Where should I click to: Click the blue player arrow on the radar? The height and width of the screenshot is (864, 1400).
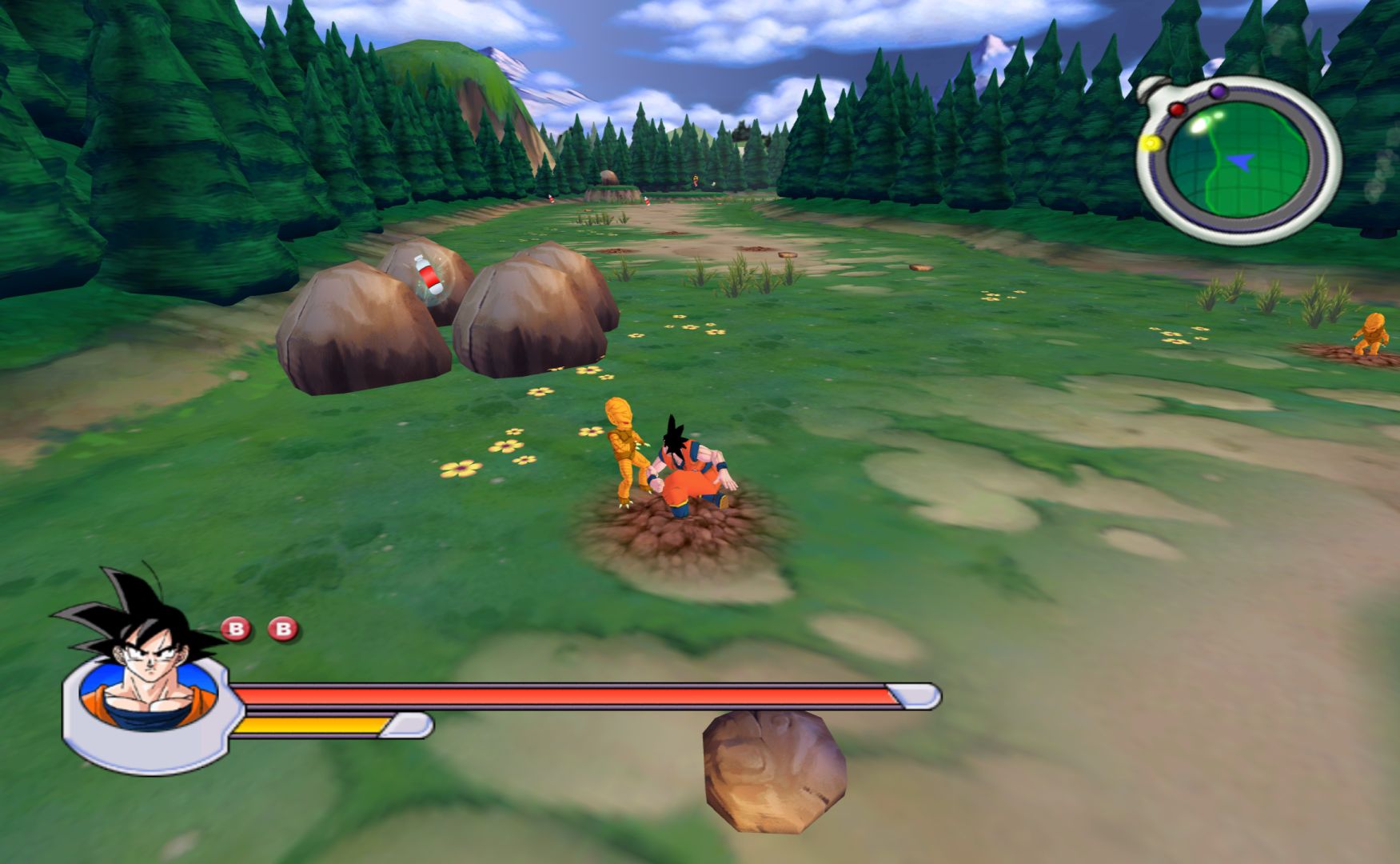pyautogui.click(x=1240, y=162)
